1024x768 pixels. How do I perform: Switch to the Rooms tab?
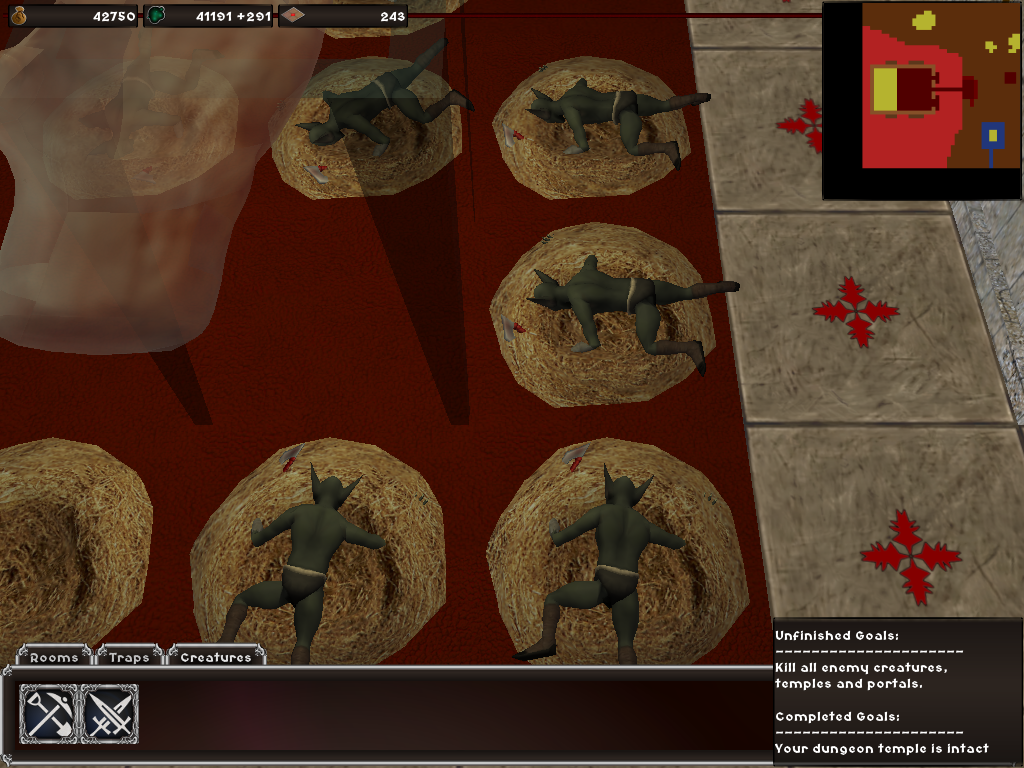[54, 657]
